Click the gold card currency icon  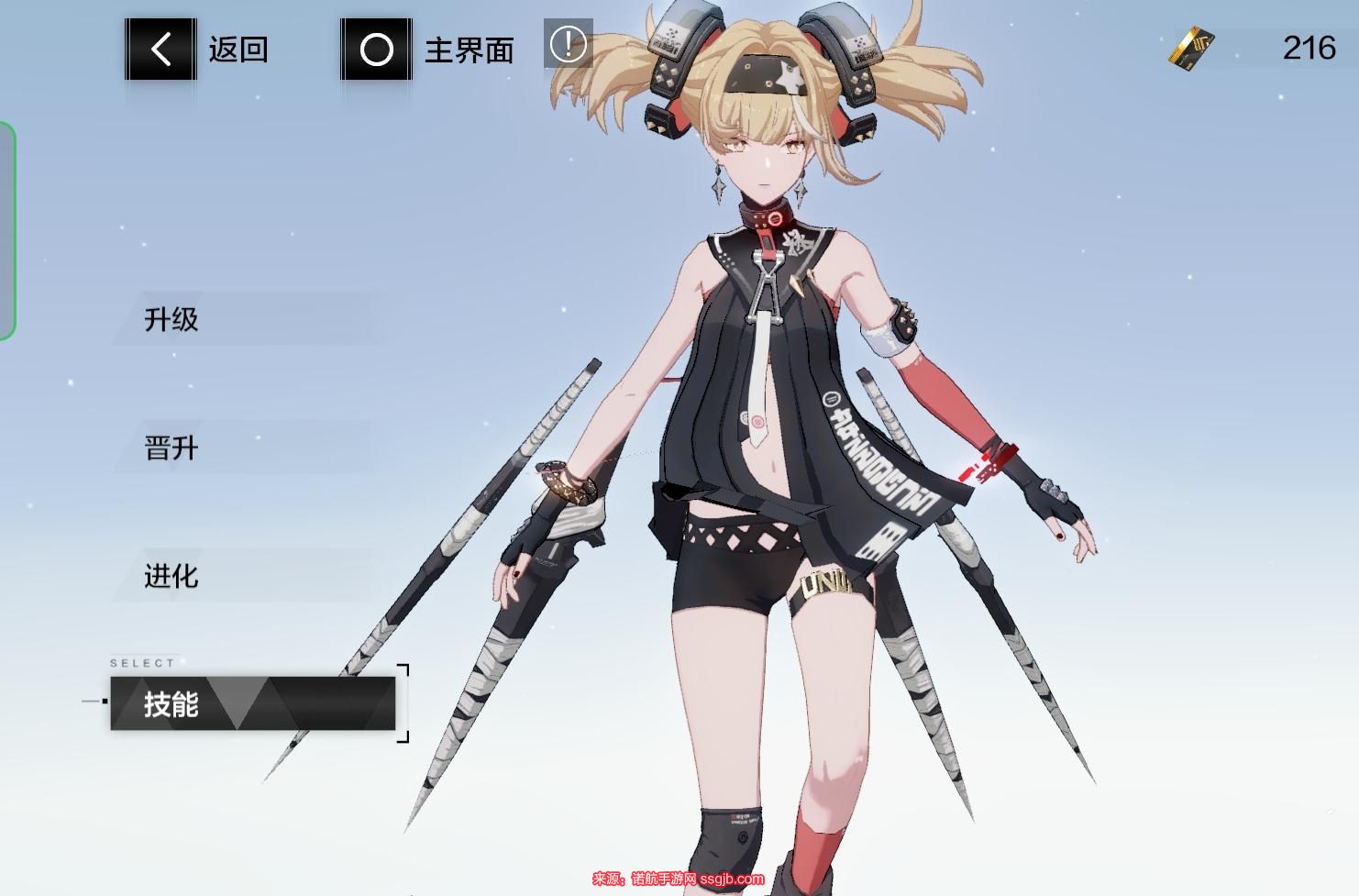[1192, 48]
